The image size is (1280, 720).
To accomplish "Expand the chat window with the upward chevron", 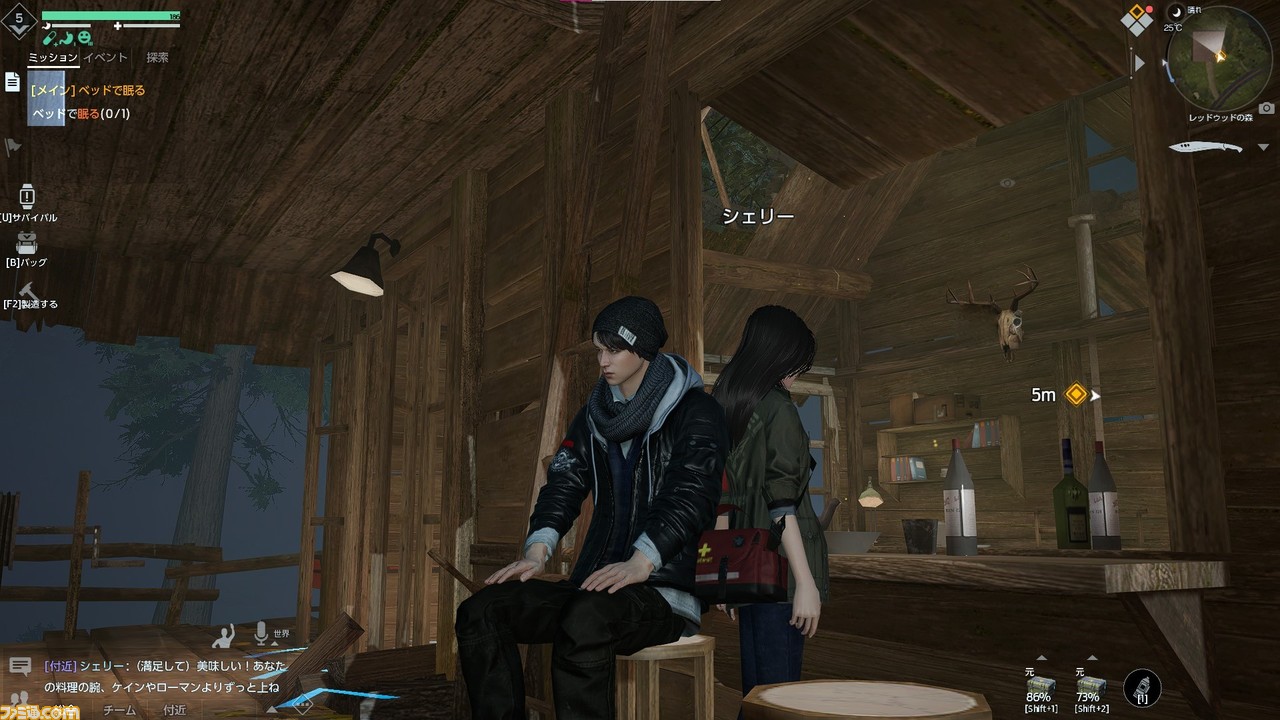I will pos(272,708).
